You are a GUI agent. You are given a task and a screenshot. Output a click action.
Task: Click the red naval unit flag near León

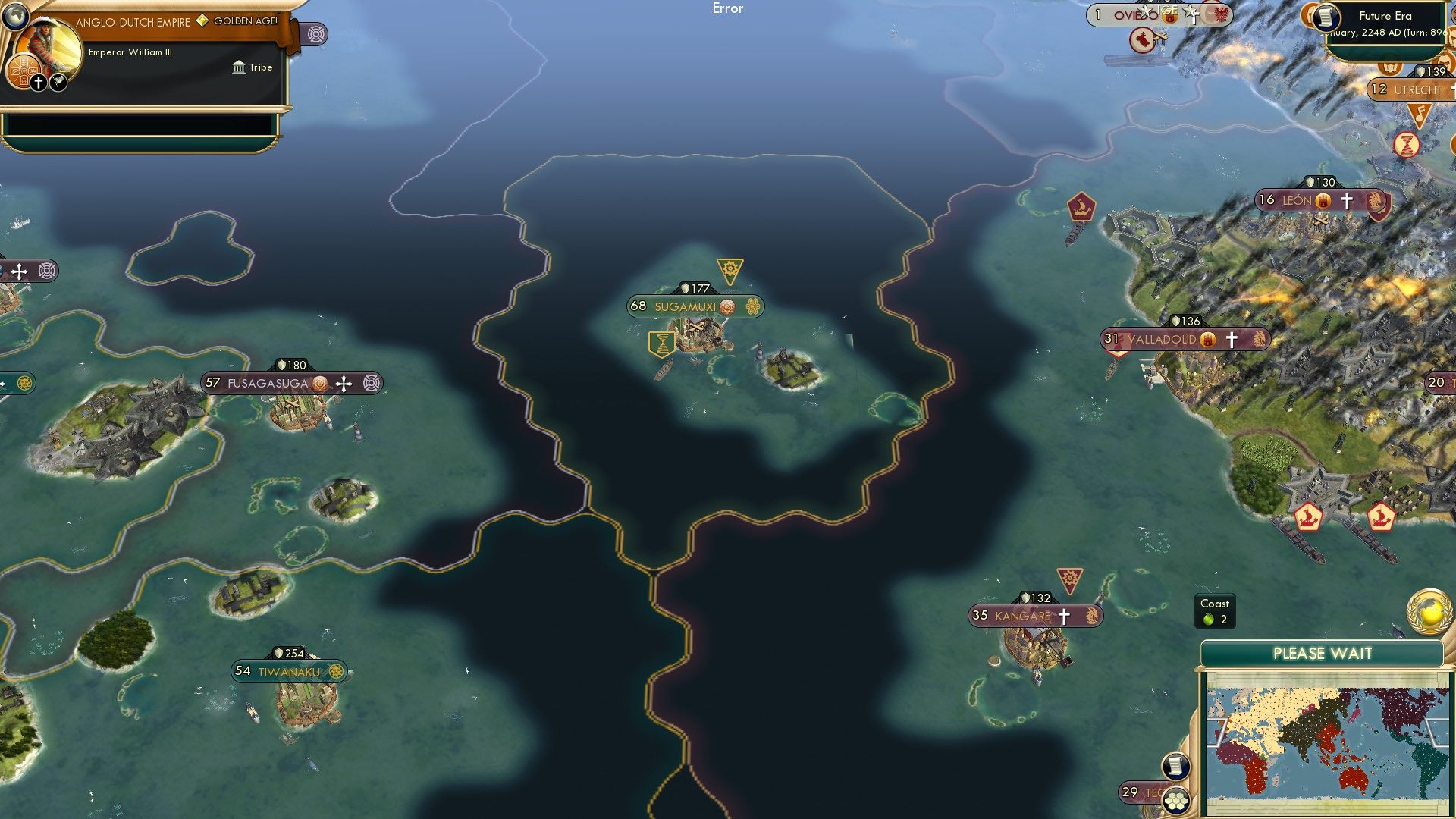coord(1081,206)
